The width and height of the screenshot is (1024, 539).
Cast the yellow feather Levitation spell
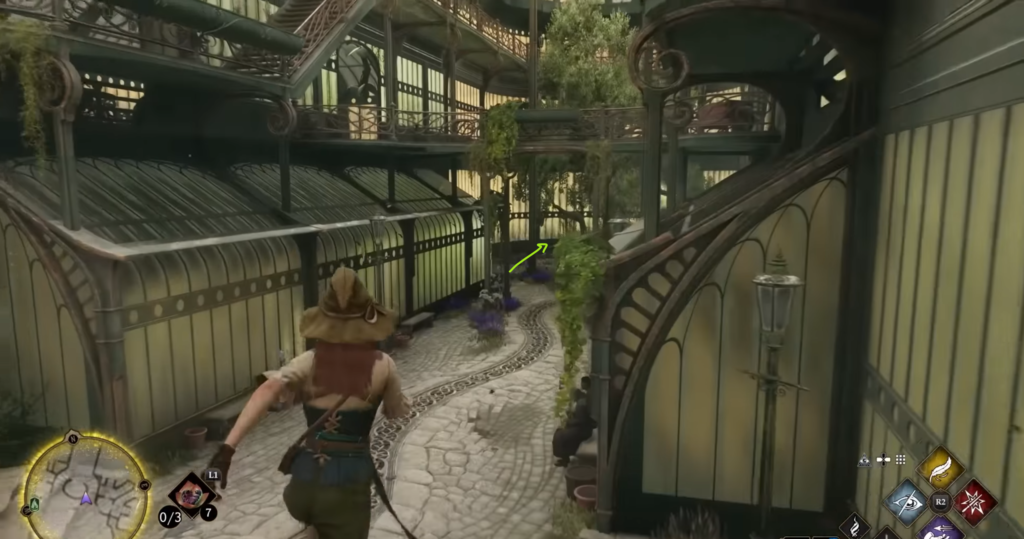[x=939, y=467]
